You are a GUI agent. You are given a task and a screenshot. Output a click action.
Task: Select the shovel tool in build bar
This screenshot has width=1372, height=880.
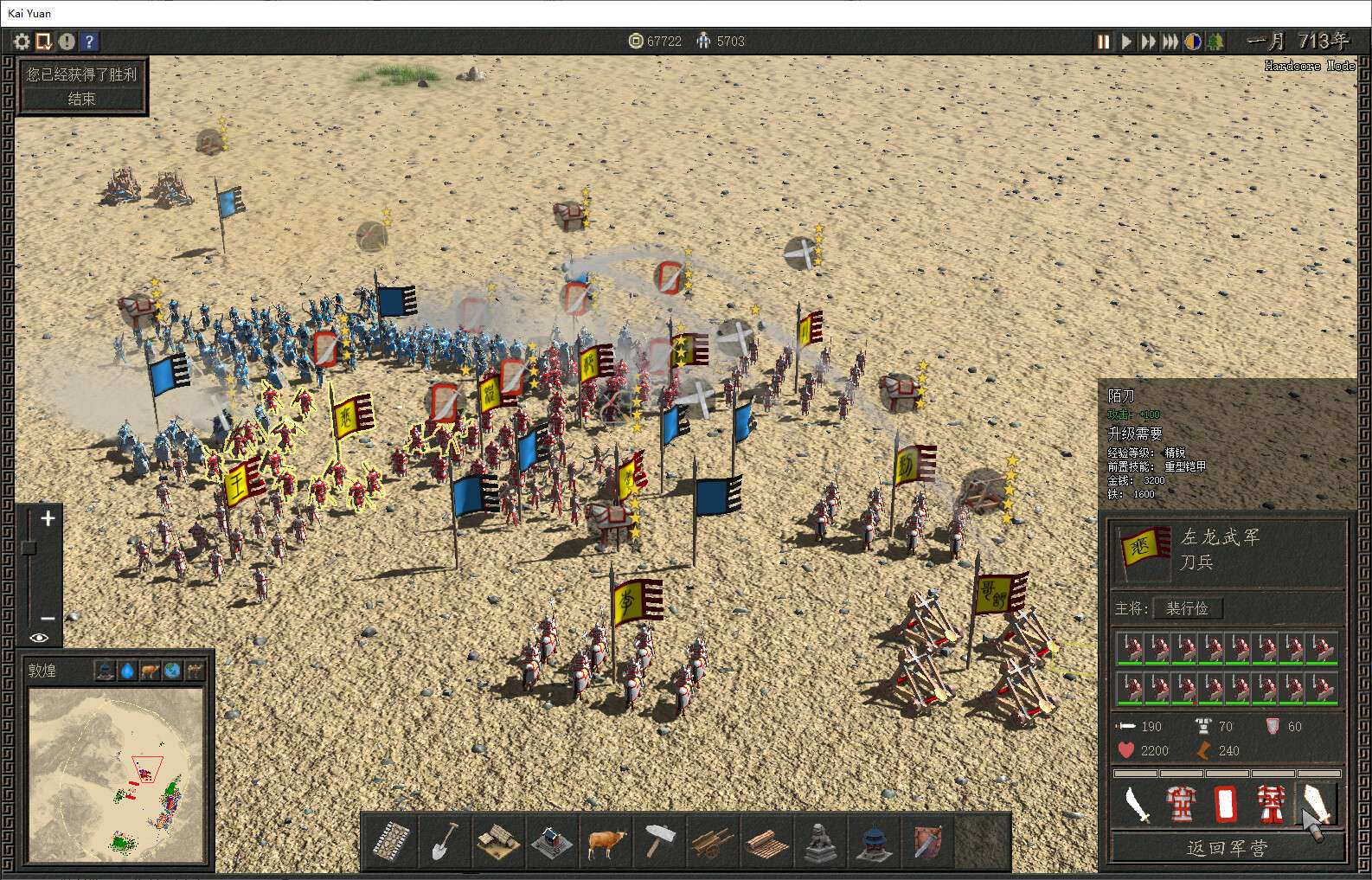(444, 840)
